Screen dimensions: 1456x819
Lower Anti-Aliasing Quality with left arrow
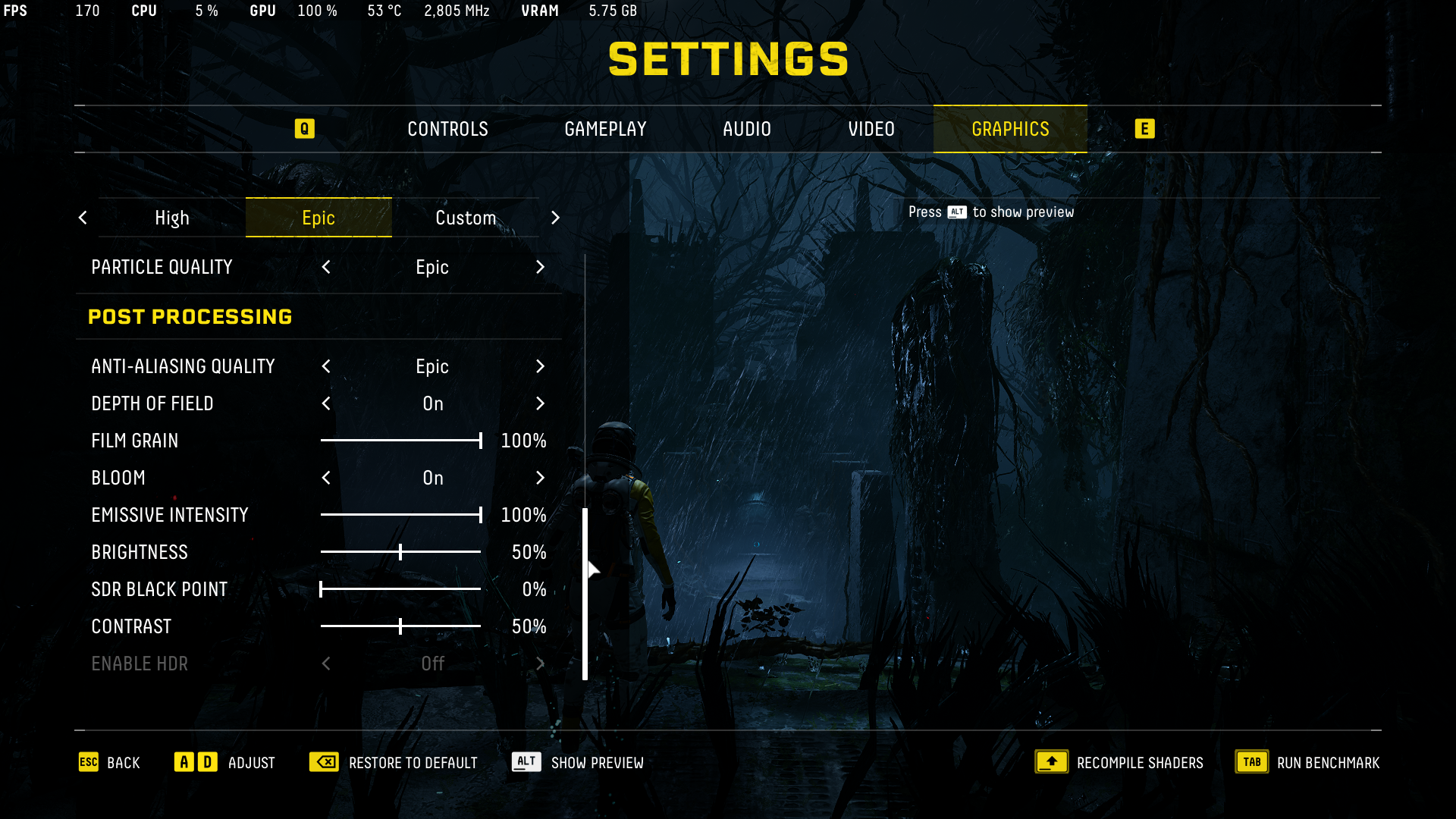(x=326, y=366)
